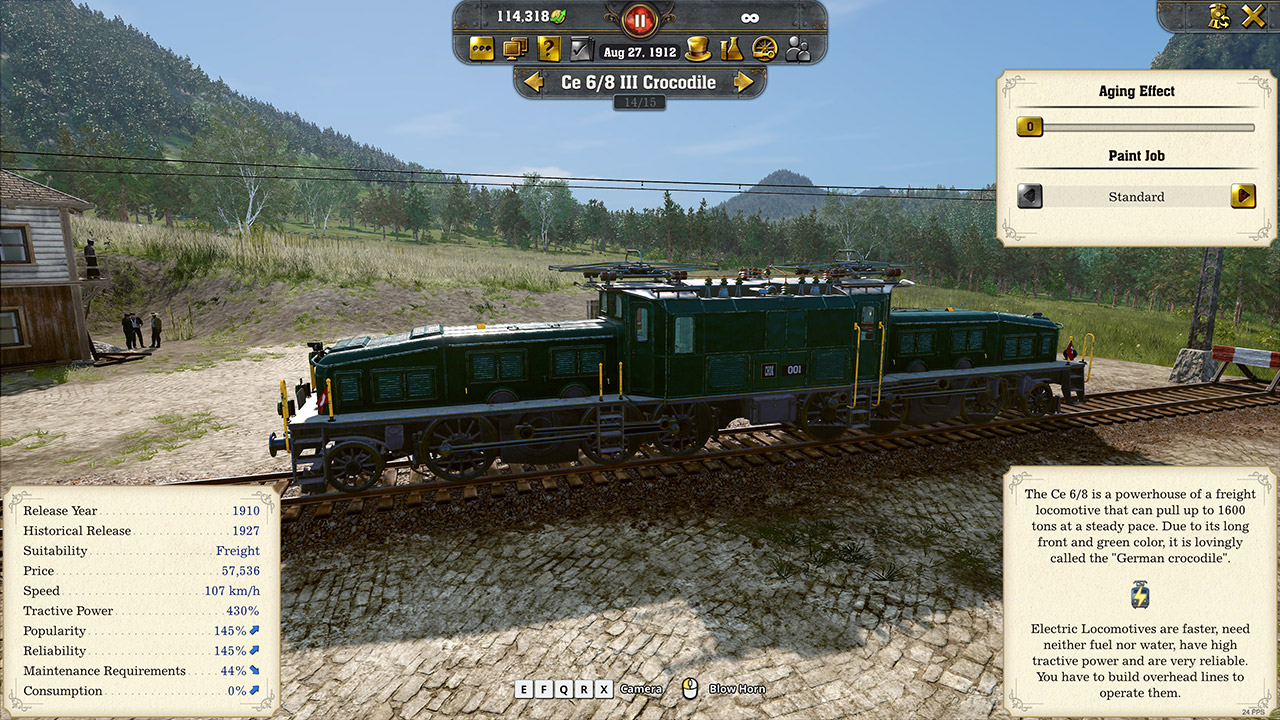The width and height of the screenshot is (1280, 720).
Task: Click the Aging Effect slider handle
Action: (1029, 127)
